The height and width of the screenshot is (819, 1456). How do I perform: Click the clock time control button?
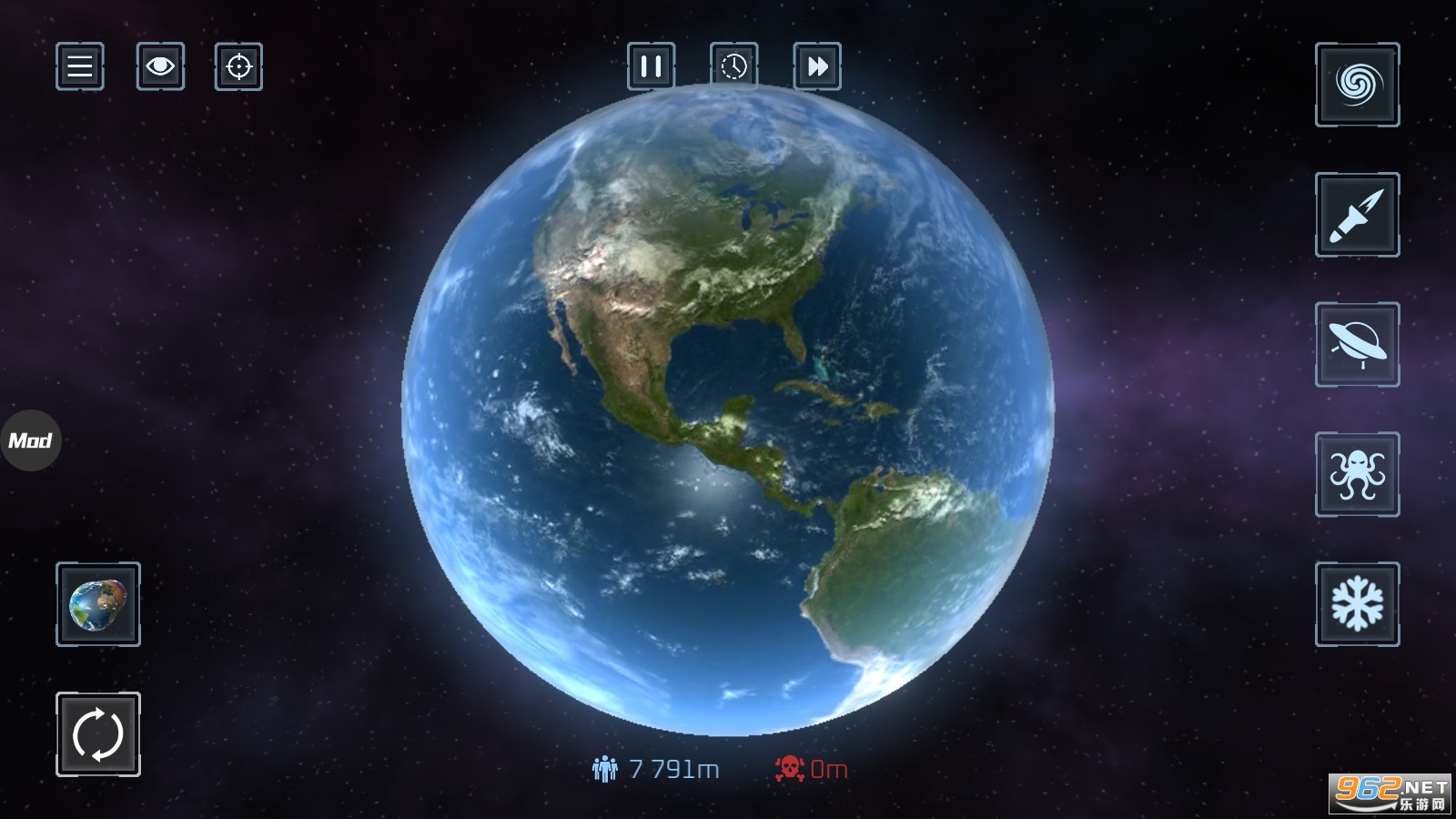(733, 66)
